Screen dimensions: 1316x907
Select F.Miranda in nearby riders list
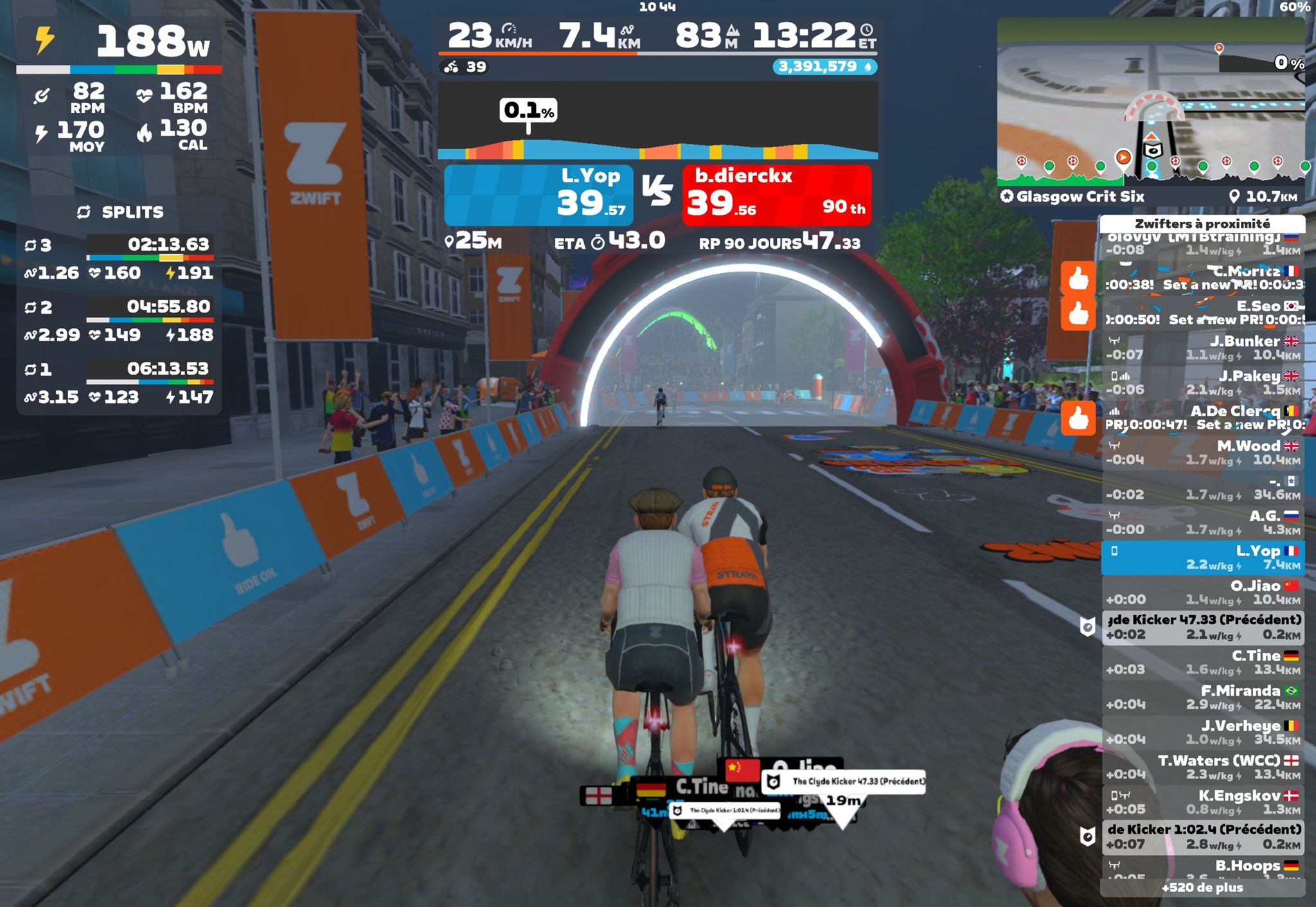tap(1202, 697)
